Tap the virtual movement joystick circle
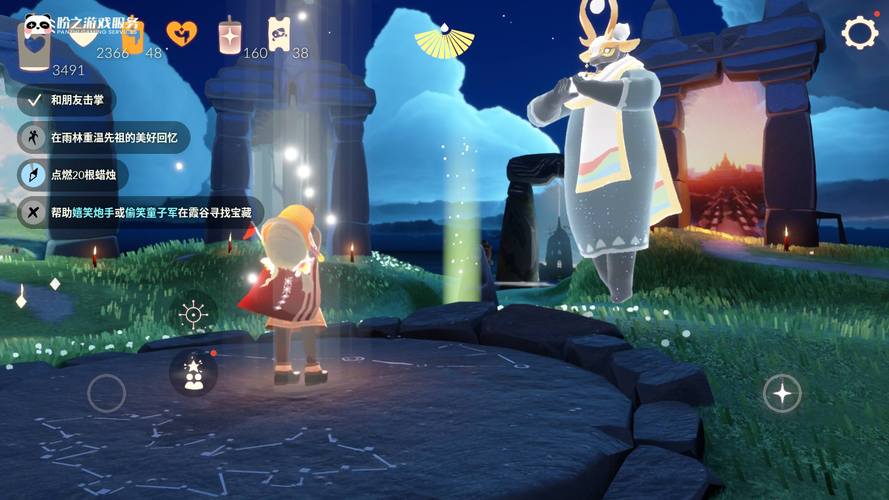889x500 pixels. coord(106,393)
